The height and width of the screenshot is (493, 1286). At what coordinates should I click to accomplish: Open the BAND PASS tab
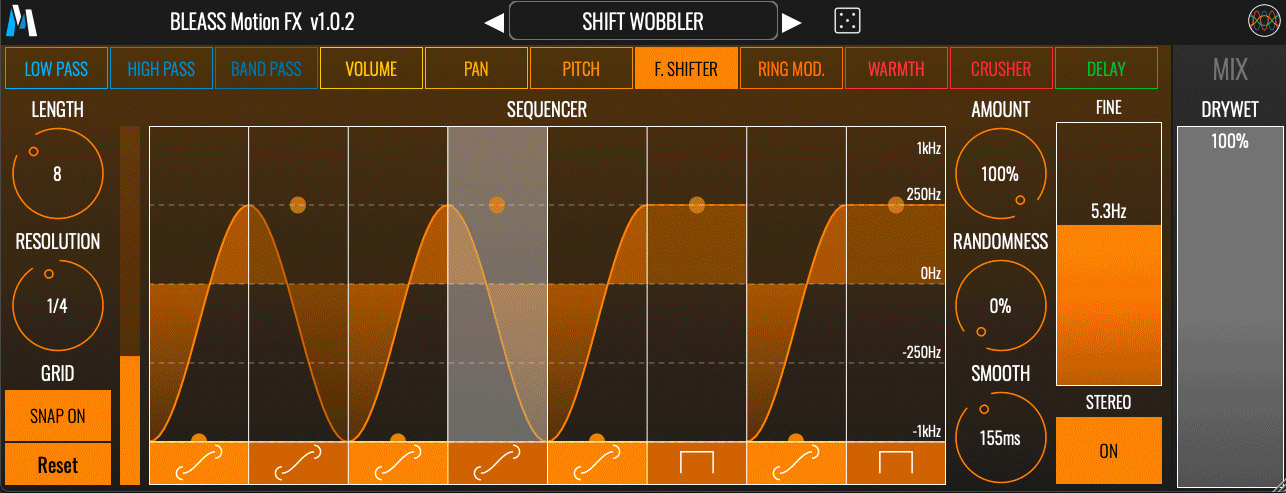266,69
